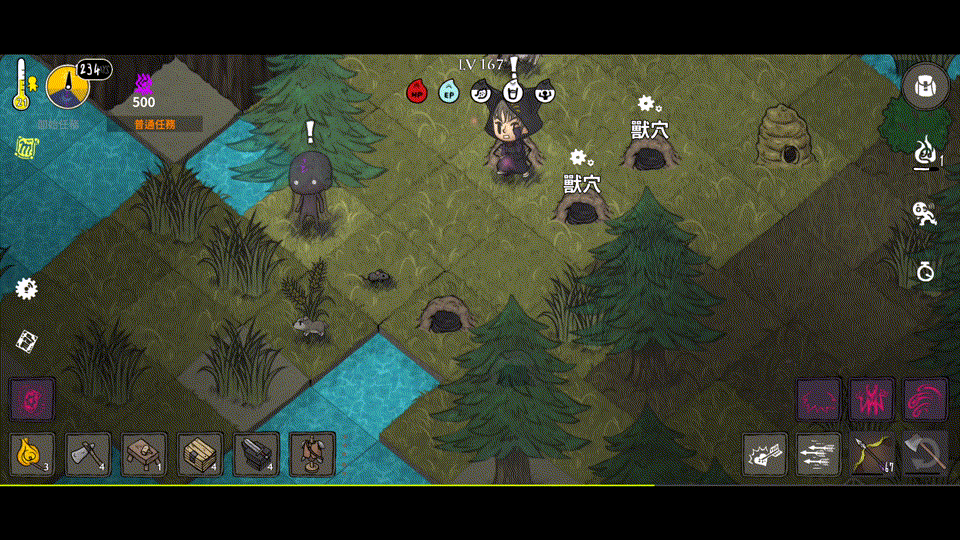Open the settings gear icon

(26, 289)
